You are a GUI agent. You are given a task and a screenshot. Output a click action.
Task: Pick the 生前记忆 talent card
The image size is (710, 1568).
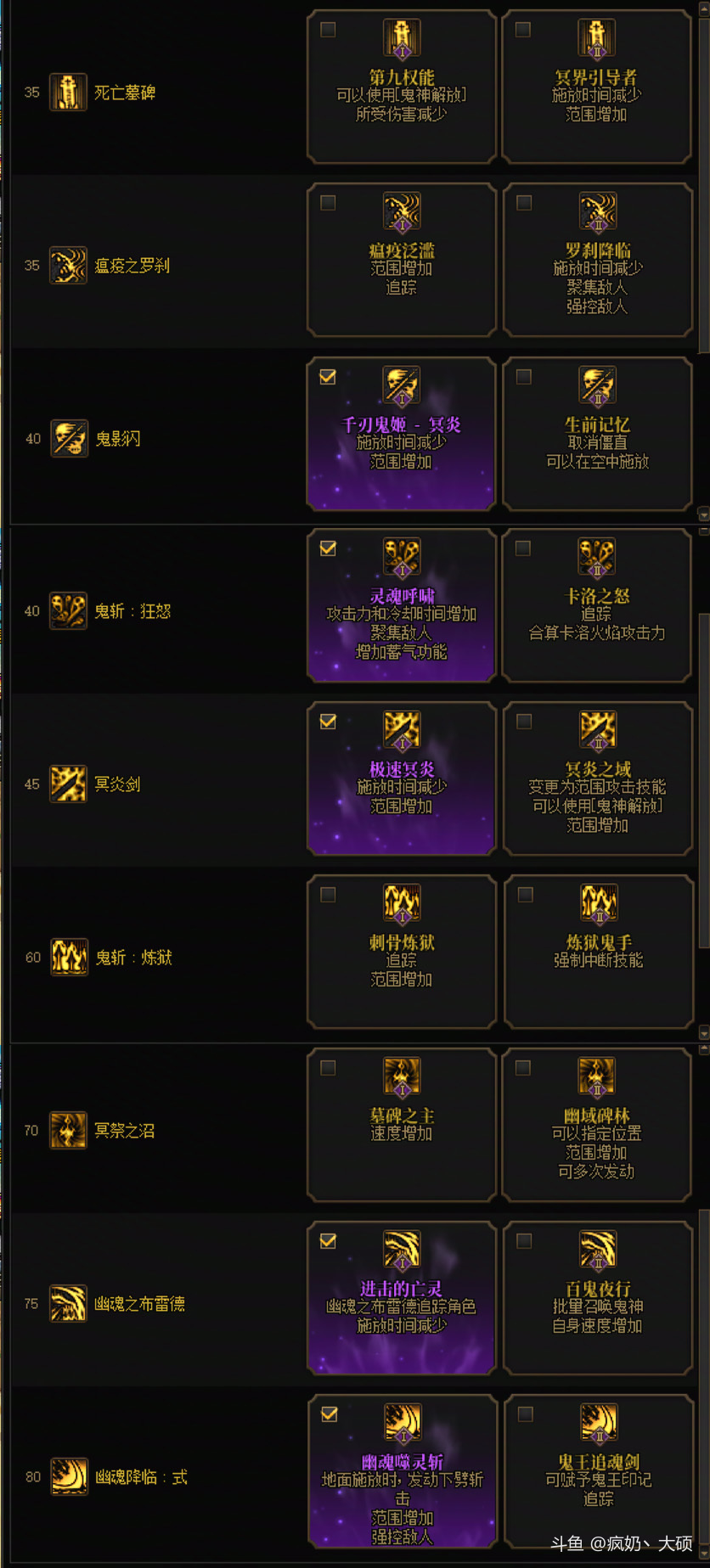[x=597, y=434]
